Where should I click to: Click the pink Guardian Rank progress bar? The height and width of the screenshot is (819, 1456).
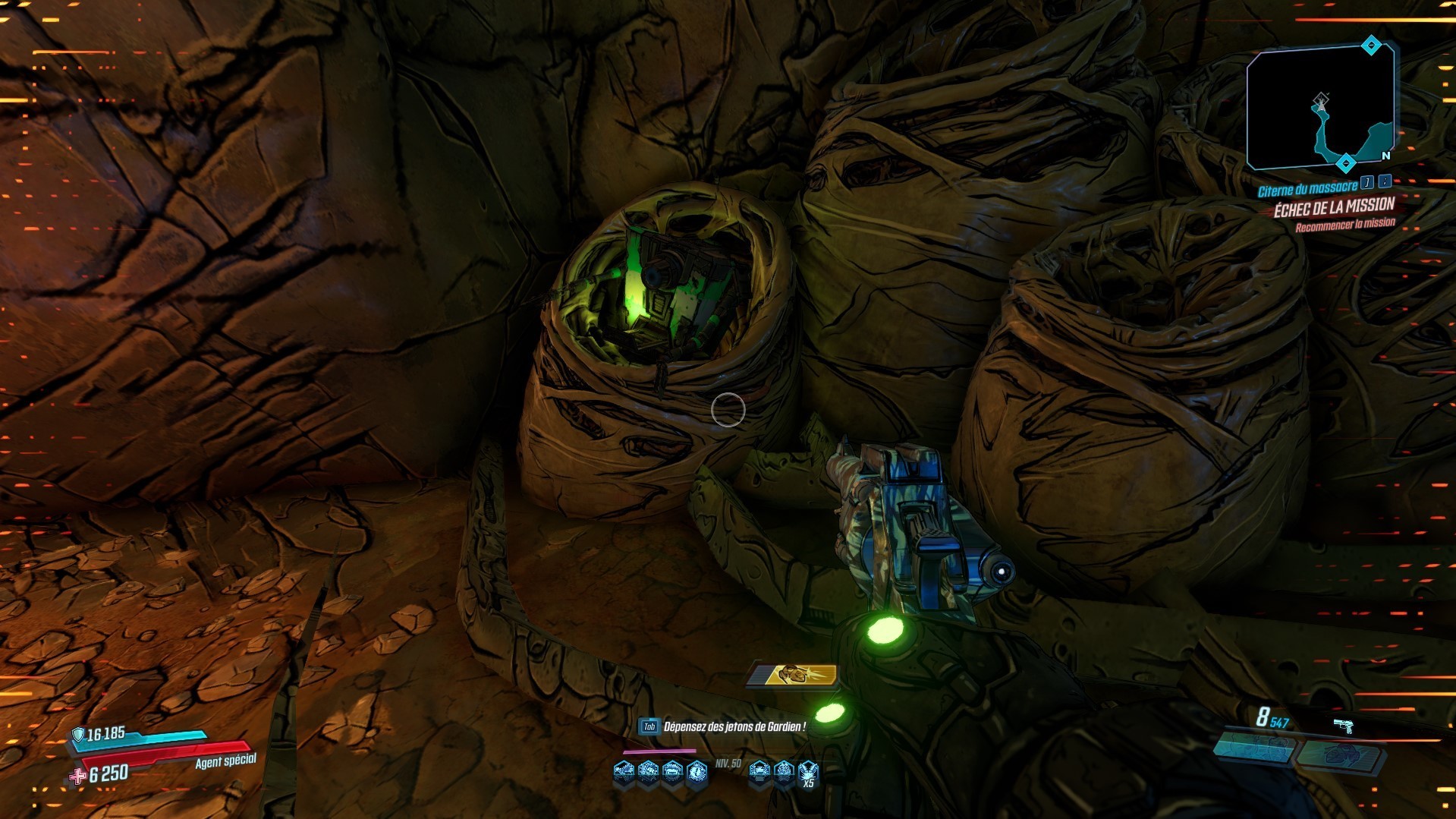point(659,752)
